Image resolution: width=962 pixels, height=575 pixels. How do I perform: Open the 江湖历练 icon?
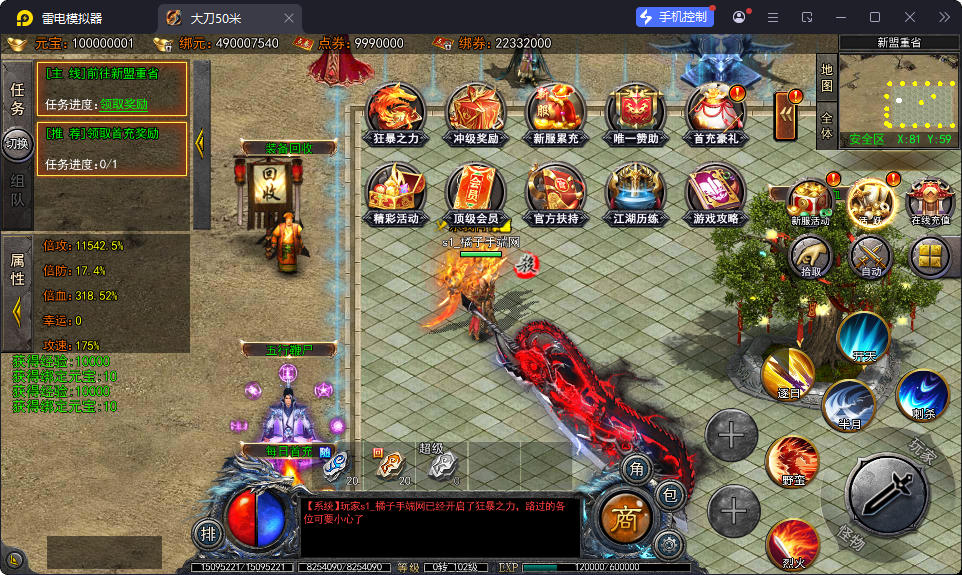coord(635,192)
